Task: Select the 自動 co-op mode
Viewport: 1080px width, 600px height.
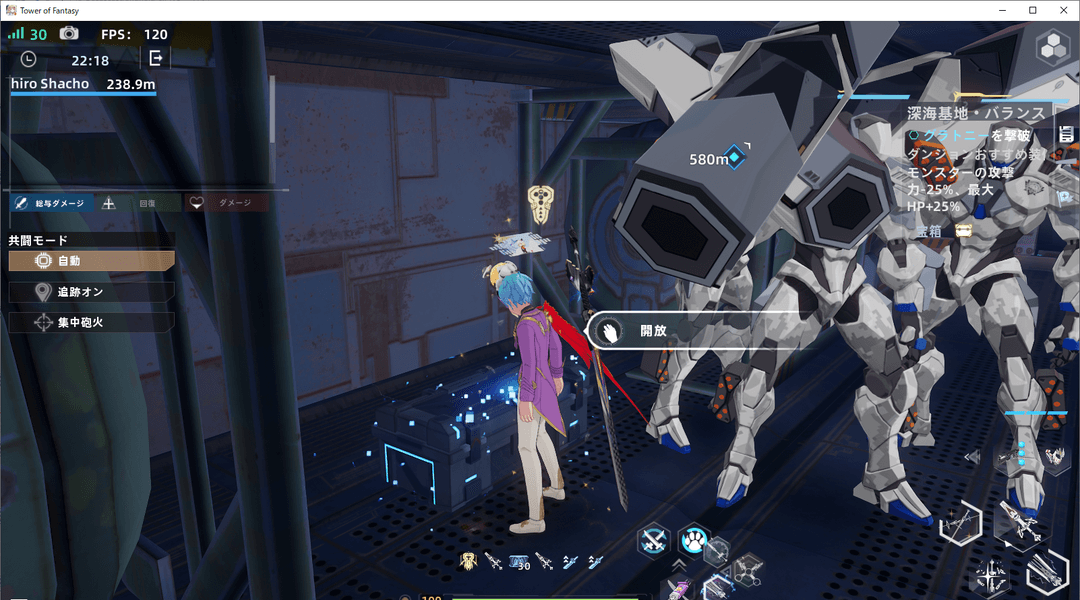Action: [91, 261]
